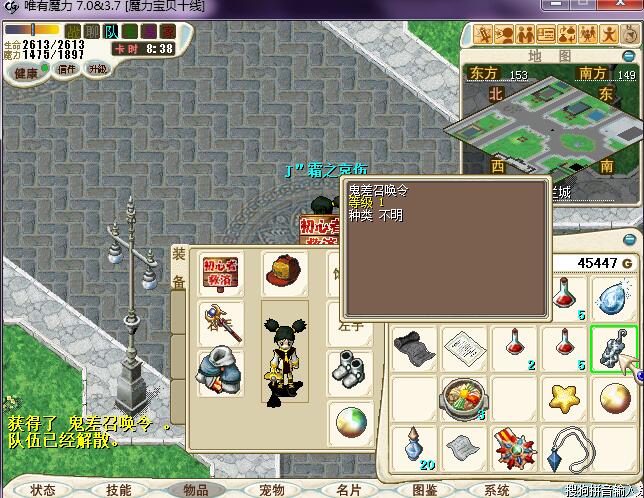Viewport: 644px width, 498px height.
Task: Open the 图鉴 album tab
Action: (425, 490)
